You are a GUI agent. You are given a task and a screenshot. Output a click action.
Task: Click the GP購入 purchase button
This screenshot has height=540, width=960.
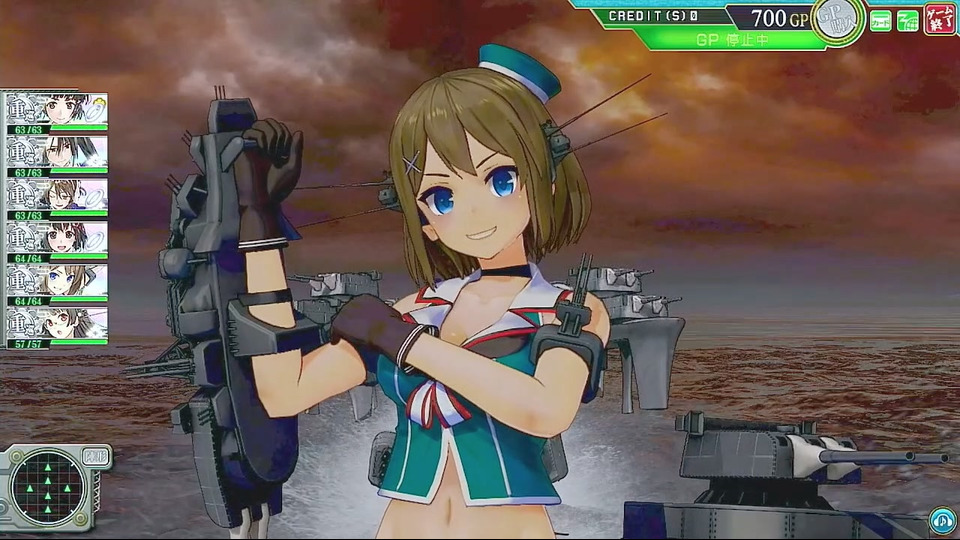click(x=838, y=21)
